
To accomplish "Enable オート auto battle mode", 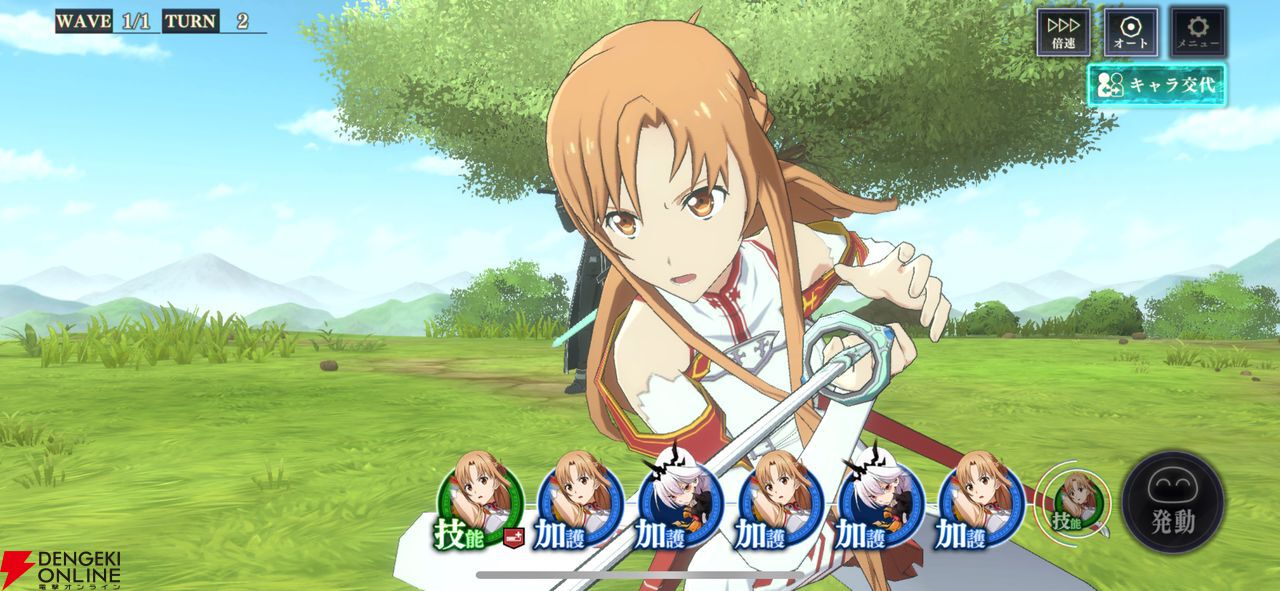I will coord(1131,32).
